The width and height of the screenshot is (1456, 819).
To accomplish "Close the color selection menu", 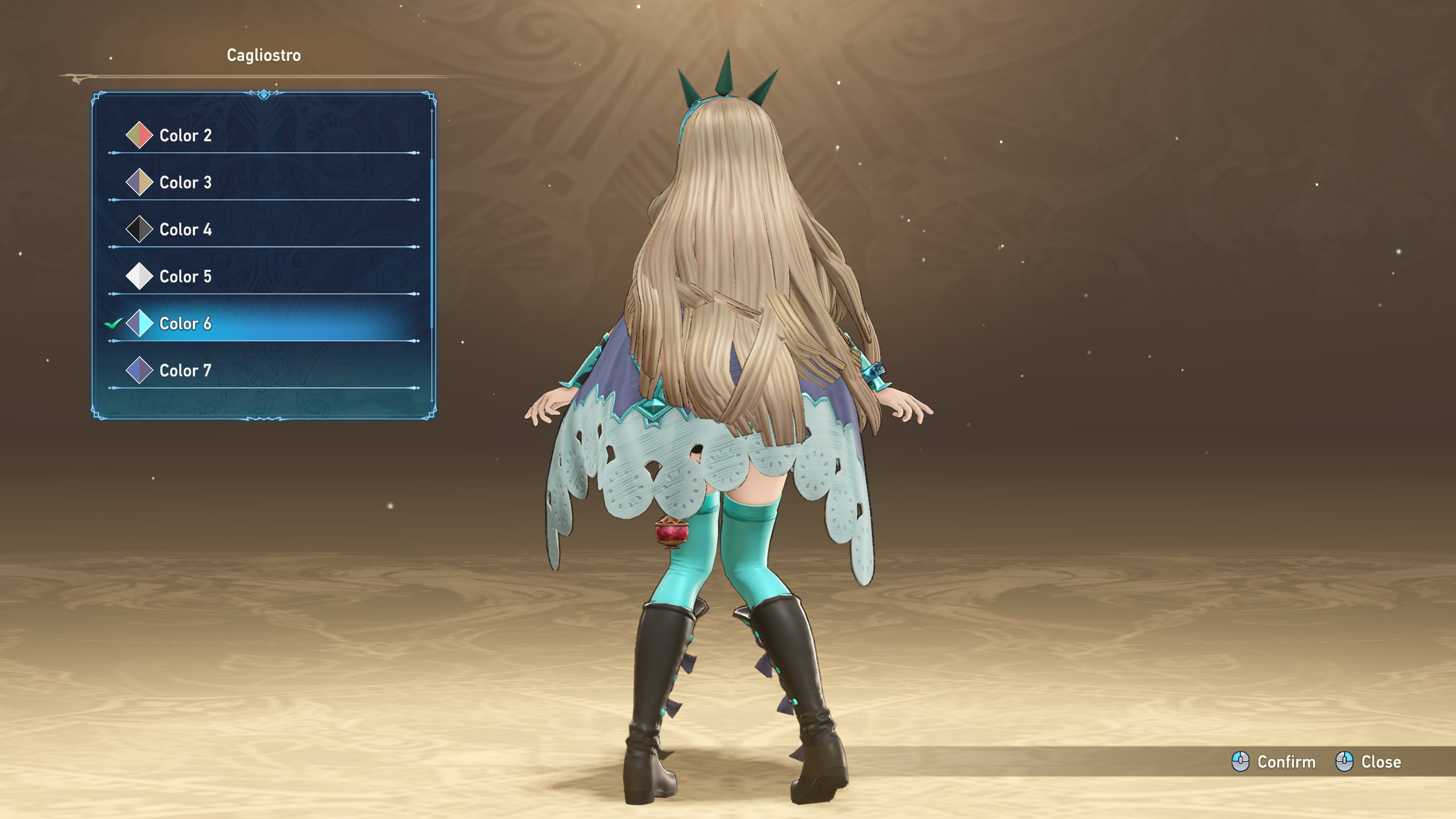I will [1368, 762].
